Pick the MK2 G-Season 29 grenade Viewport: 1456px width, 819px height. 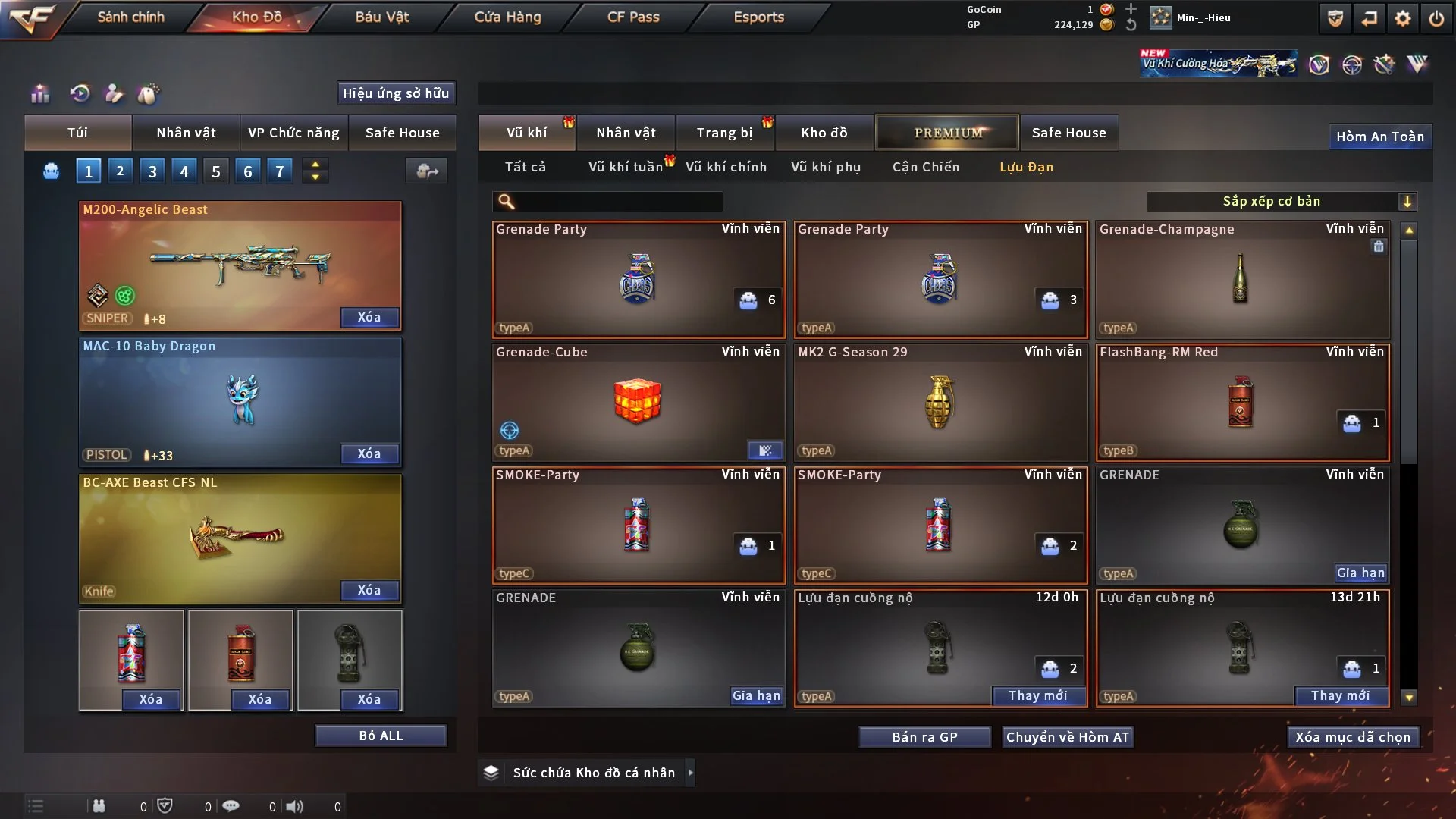(x=940, y=402)
